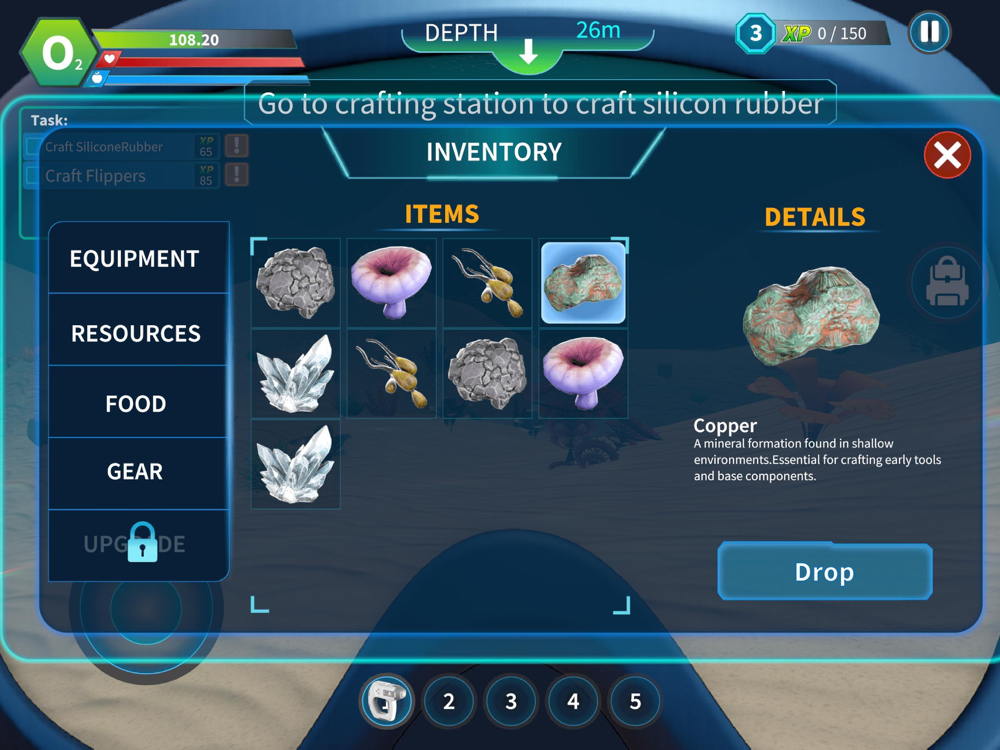Open the Resources category

(x=135, y=333)
